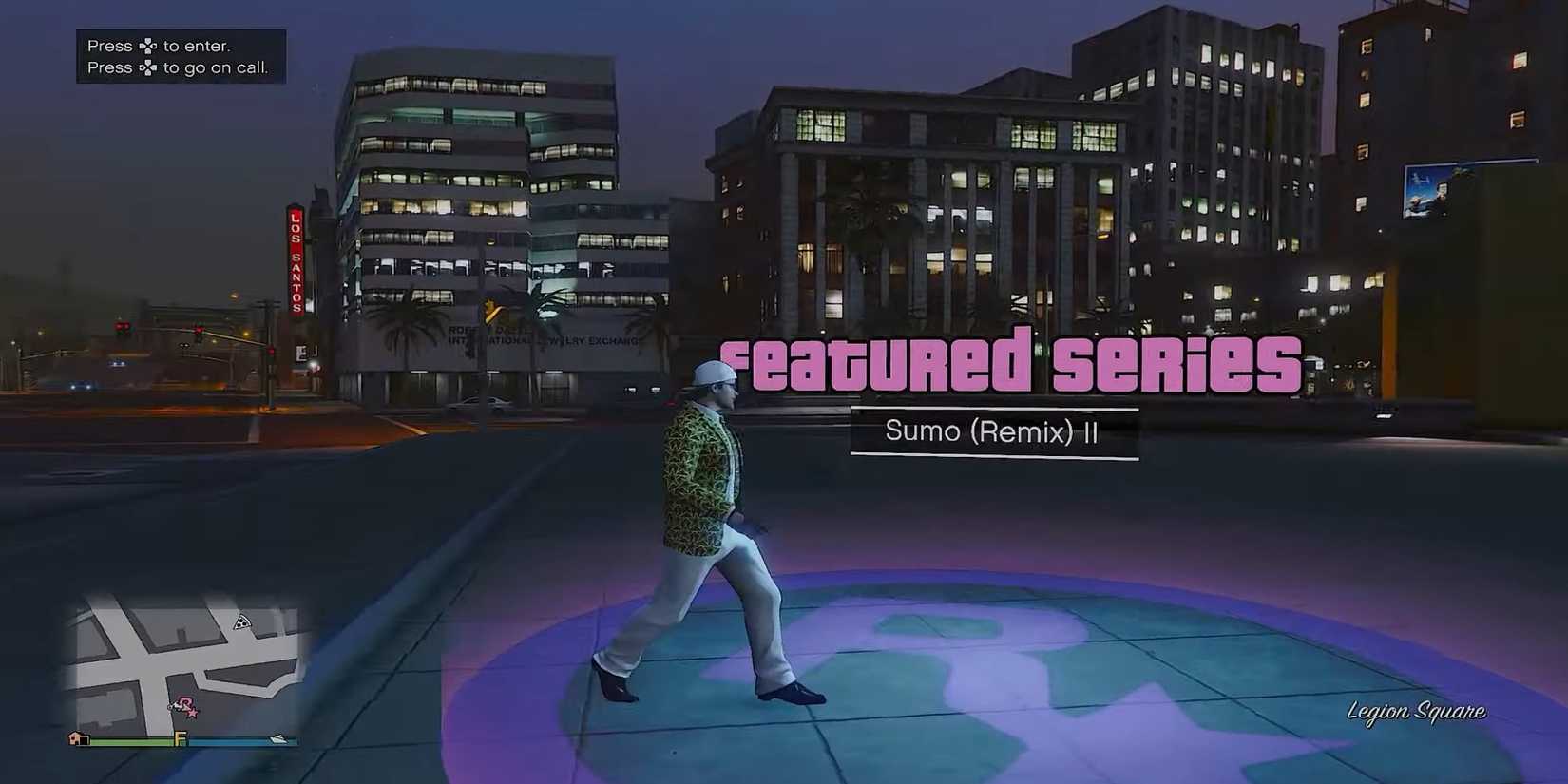
Task: Click the home safehouse icon on the minimap
Action: click(78, 738)
